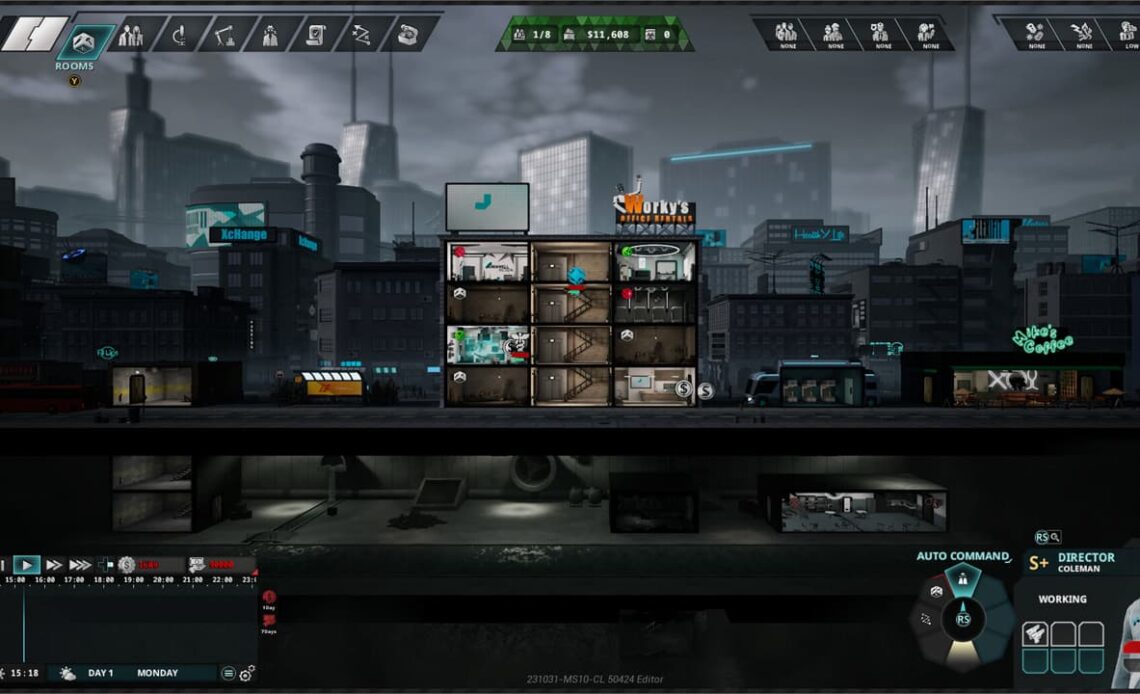The height and width of the screenshot is (694, 1140).
Task: Open the round list menu button by Monday
Action: (228, 673)
